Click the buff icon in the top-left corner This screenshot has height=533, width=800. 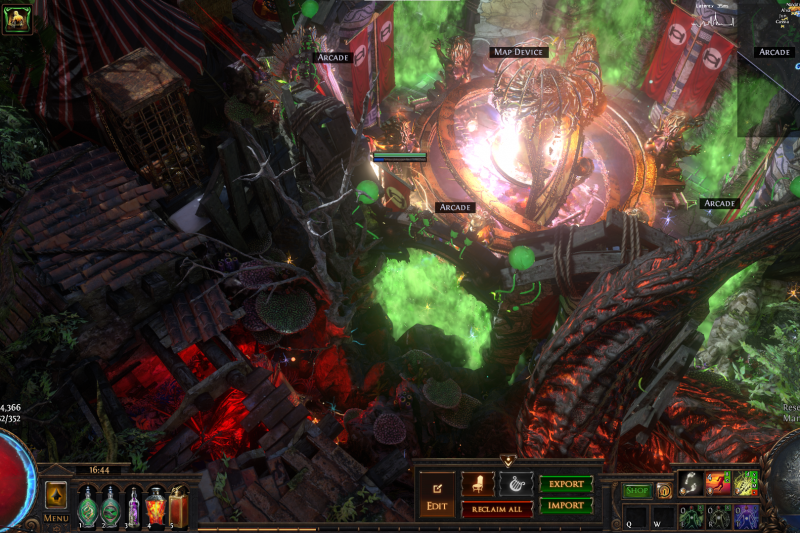coord(17,17)
